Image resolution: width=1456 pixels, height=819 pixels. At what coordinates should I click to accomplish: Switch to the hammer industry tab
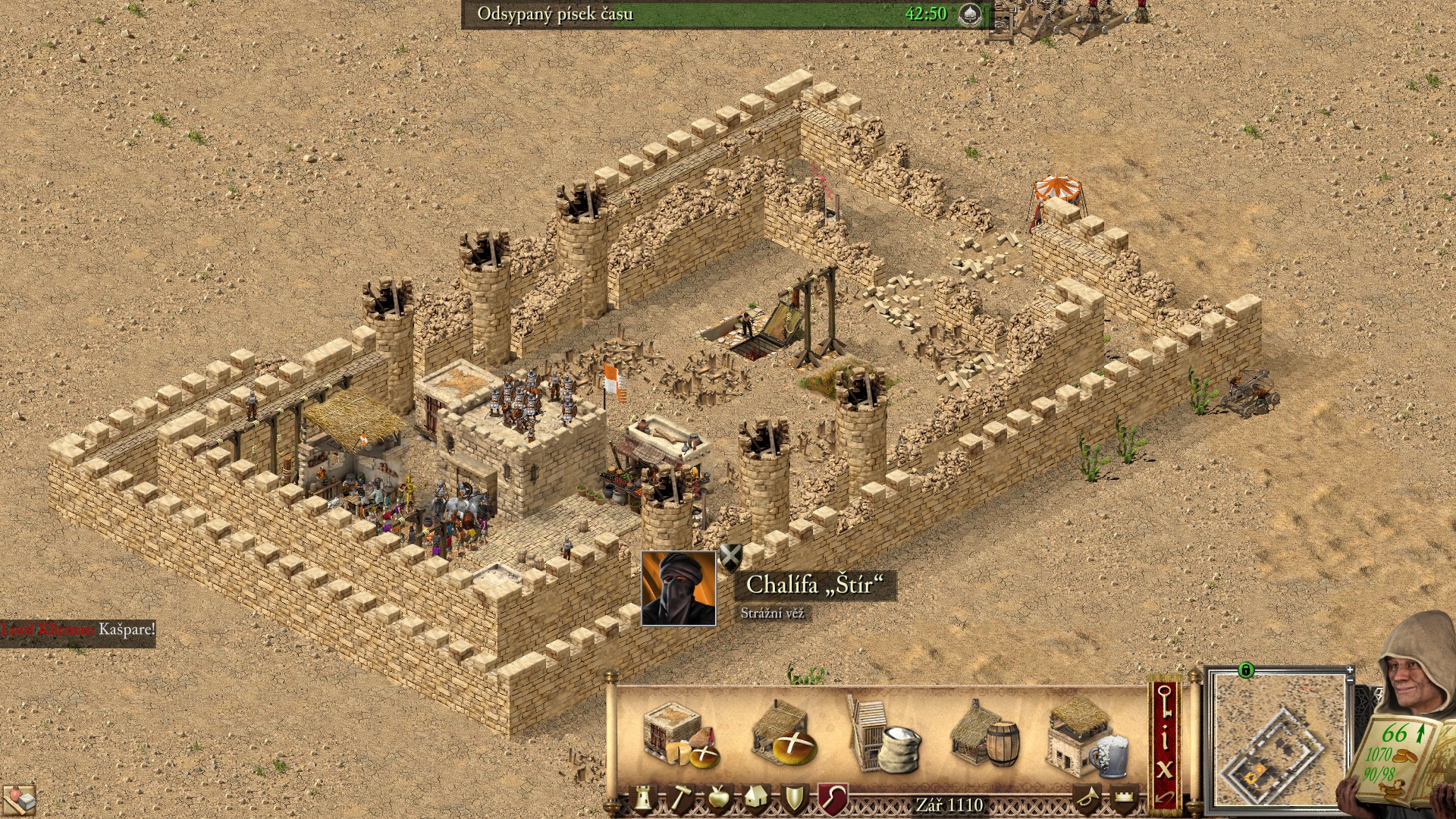click(x=680, y=799)
